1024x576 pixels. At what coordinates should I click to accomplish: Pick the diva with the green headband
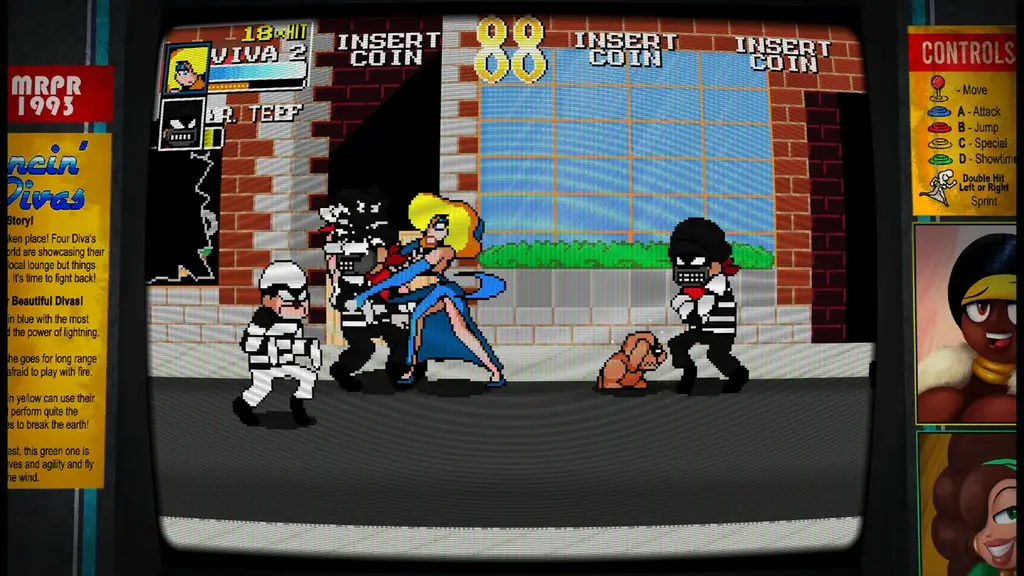[969, 504]
